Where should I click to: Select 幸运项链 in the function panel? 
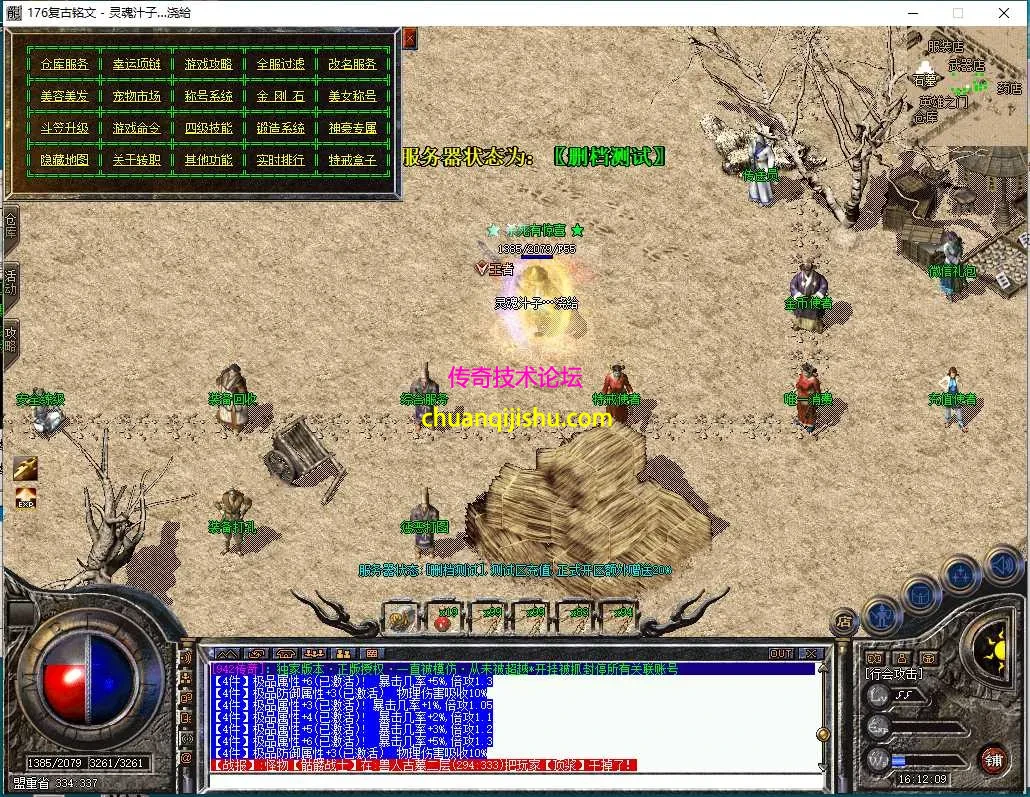pyautogui.click(x=136, y=64)
